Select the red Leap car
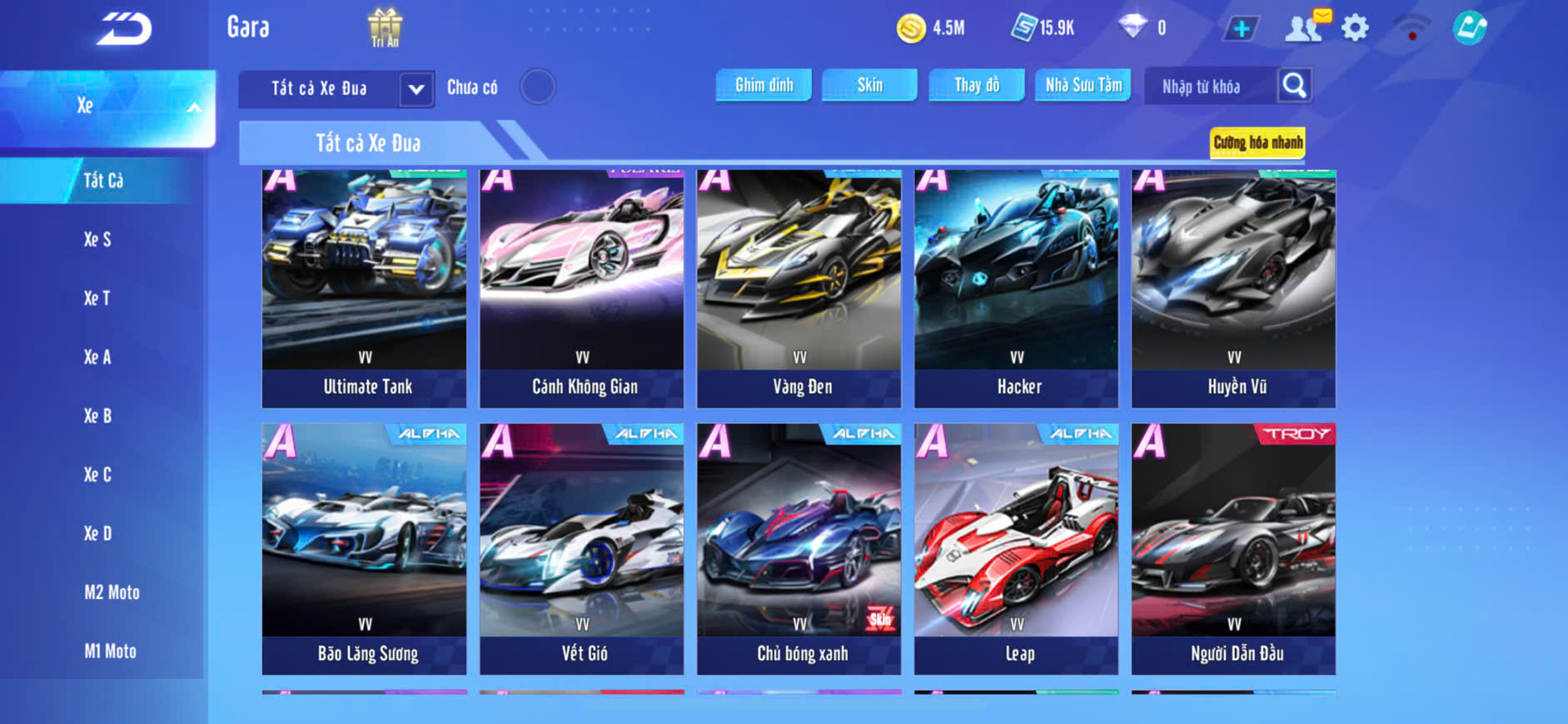Image resolution: width=1568 pixels, height=724 pixels. tap(1017, 548)
